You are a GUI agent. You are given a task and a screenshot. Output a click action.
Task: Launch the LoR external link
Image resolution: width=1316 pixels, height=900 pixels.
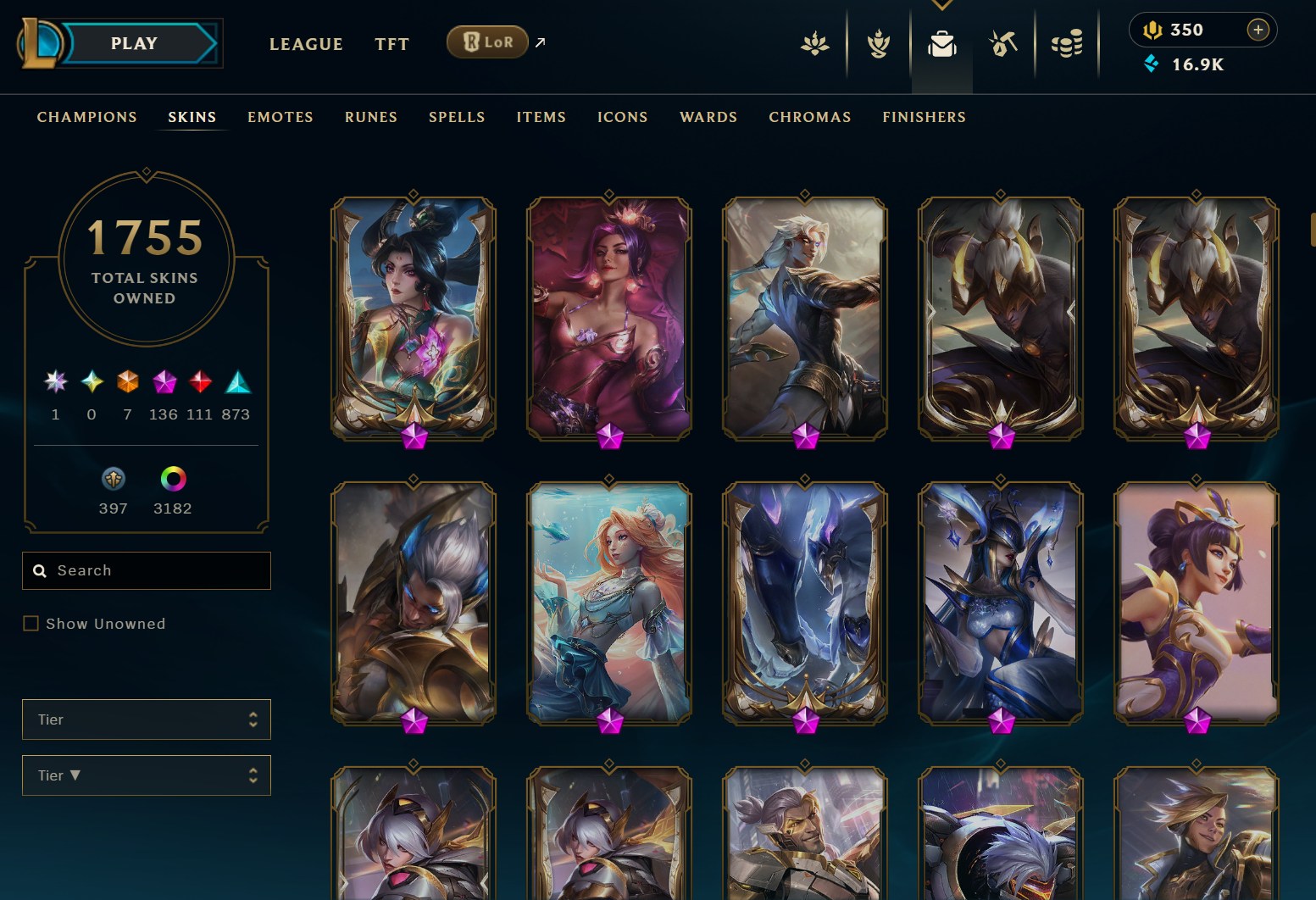click(488, 42)
